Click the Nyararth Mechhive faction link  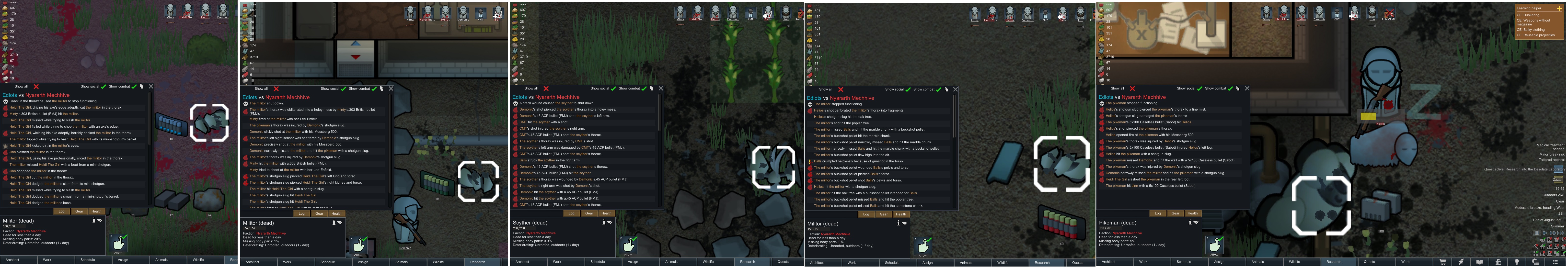click(31, 232)
